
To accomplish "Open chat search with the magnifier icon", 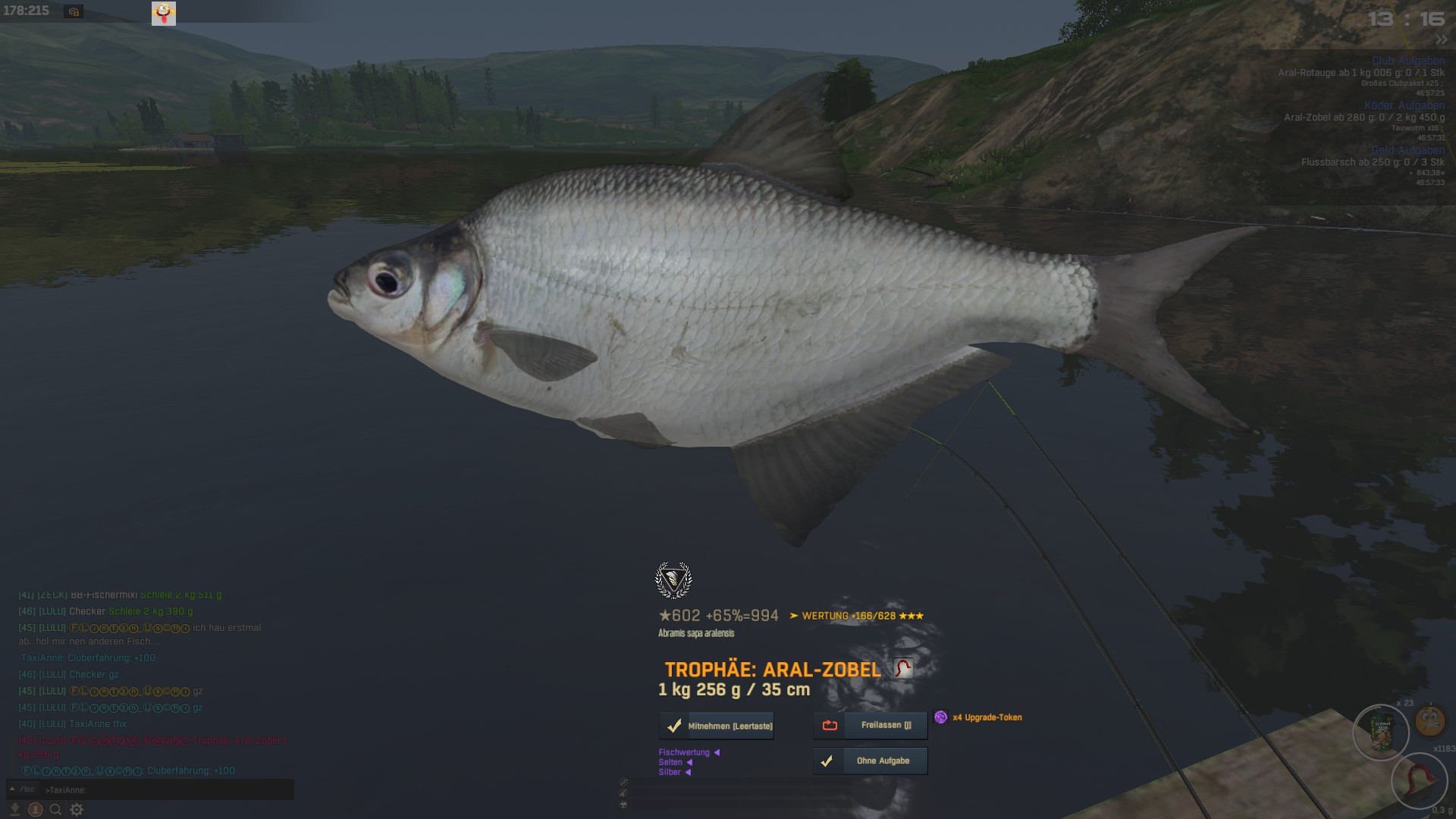I will pos(55,810).
